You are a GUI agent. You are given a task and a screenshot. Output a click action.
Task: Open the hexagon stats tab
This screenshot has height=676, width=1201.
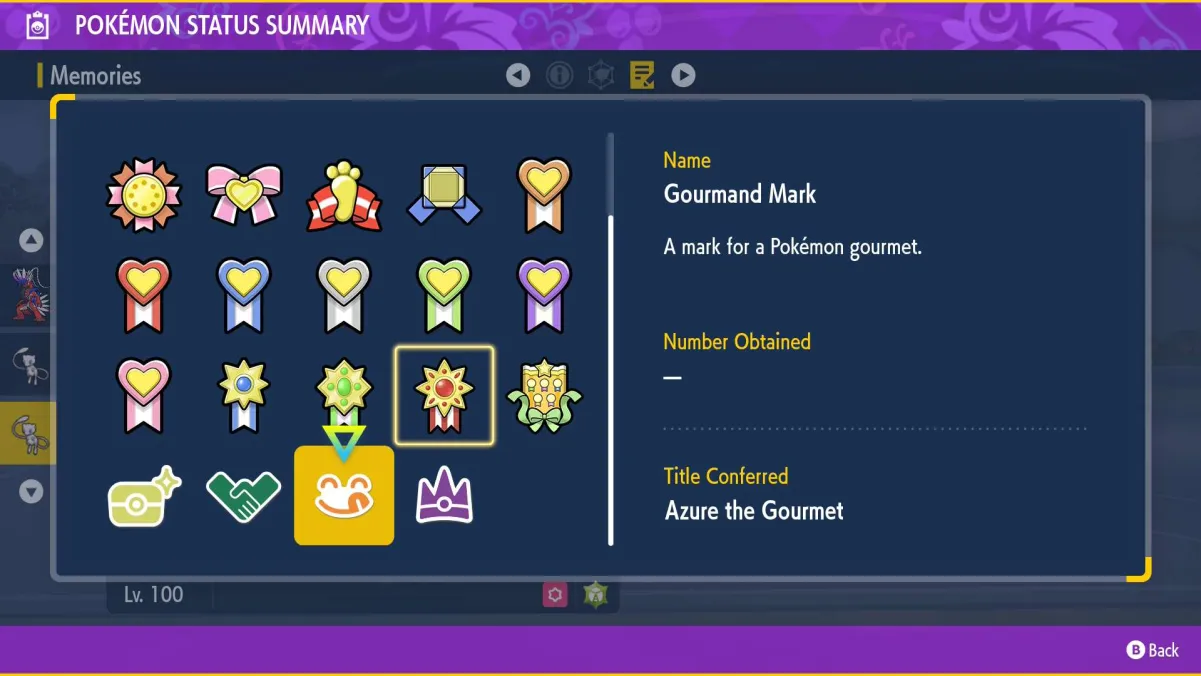click(x=600, y=75)
